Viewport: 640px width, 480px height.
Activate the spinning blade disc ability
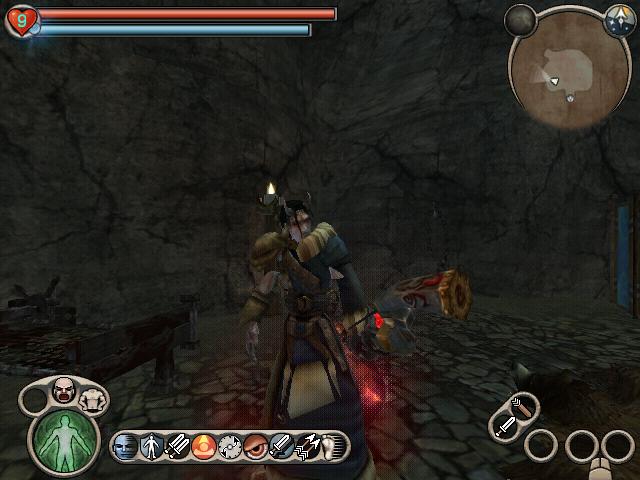point(229,446)
